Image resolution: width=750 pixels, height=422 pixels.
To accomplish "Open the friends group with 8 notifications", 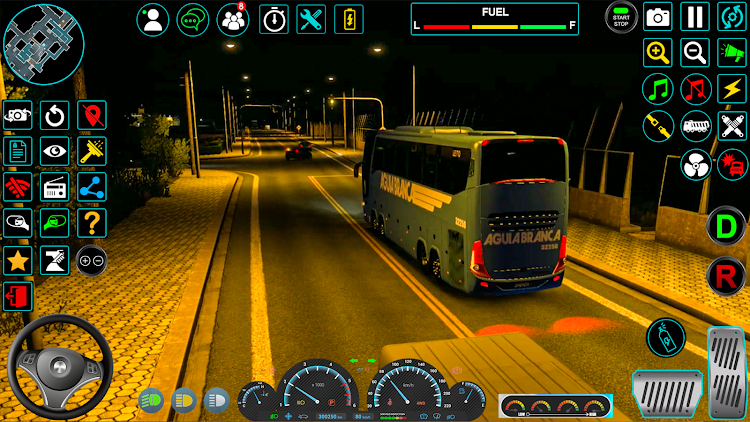I will (x=233, y=19).
